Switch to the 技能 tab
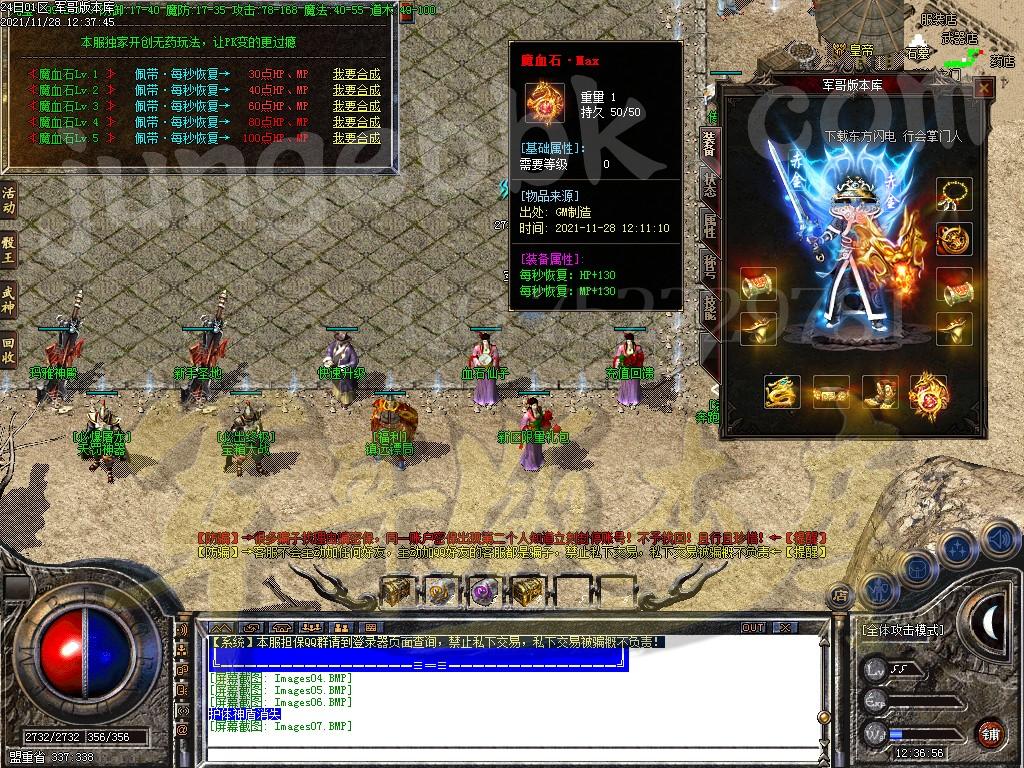 (x=709, y=306)
